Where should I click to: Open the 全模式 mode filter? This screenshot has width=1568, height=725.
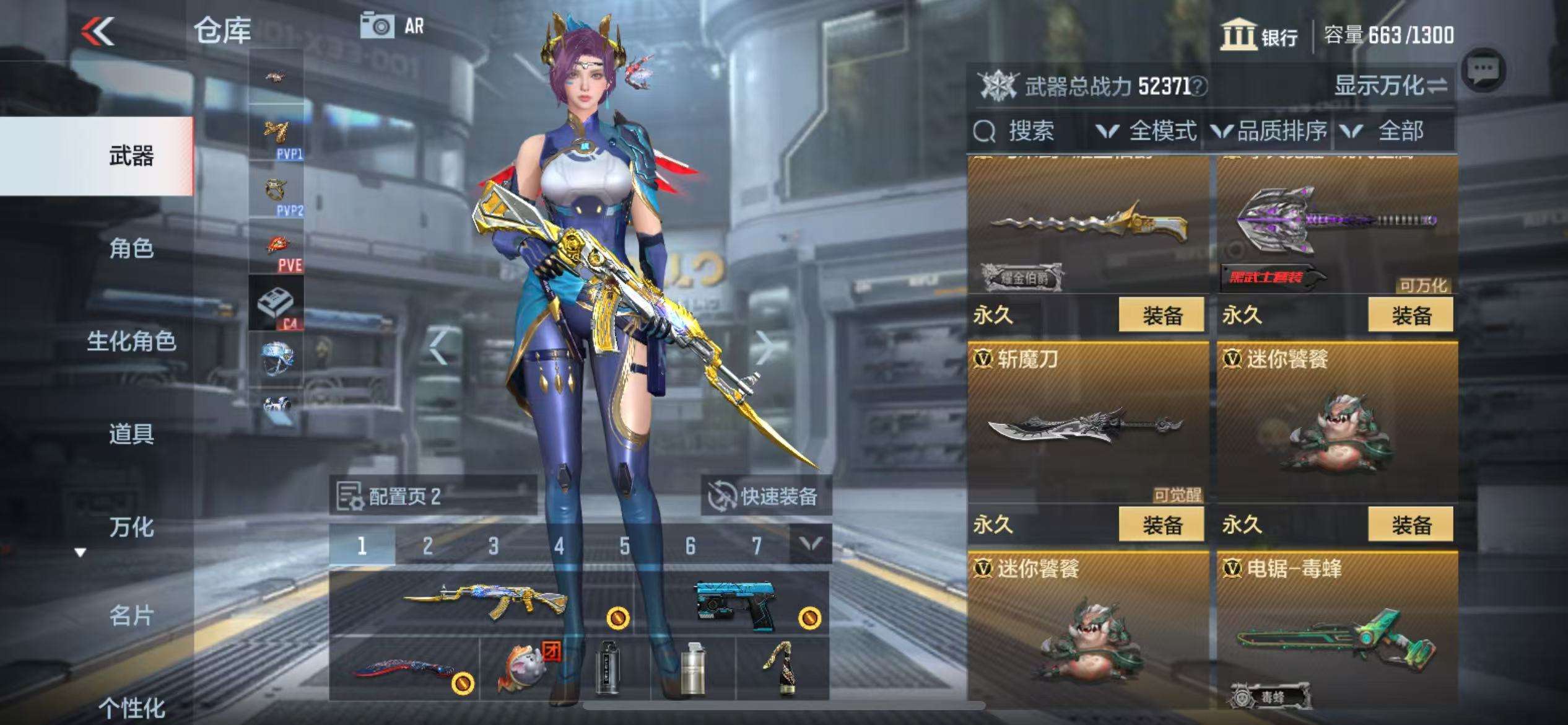tap(1147, 131)
